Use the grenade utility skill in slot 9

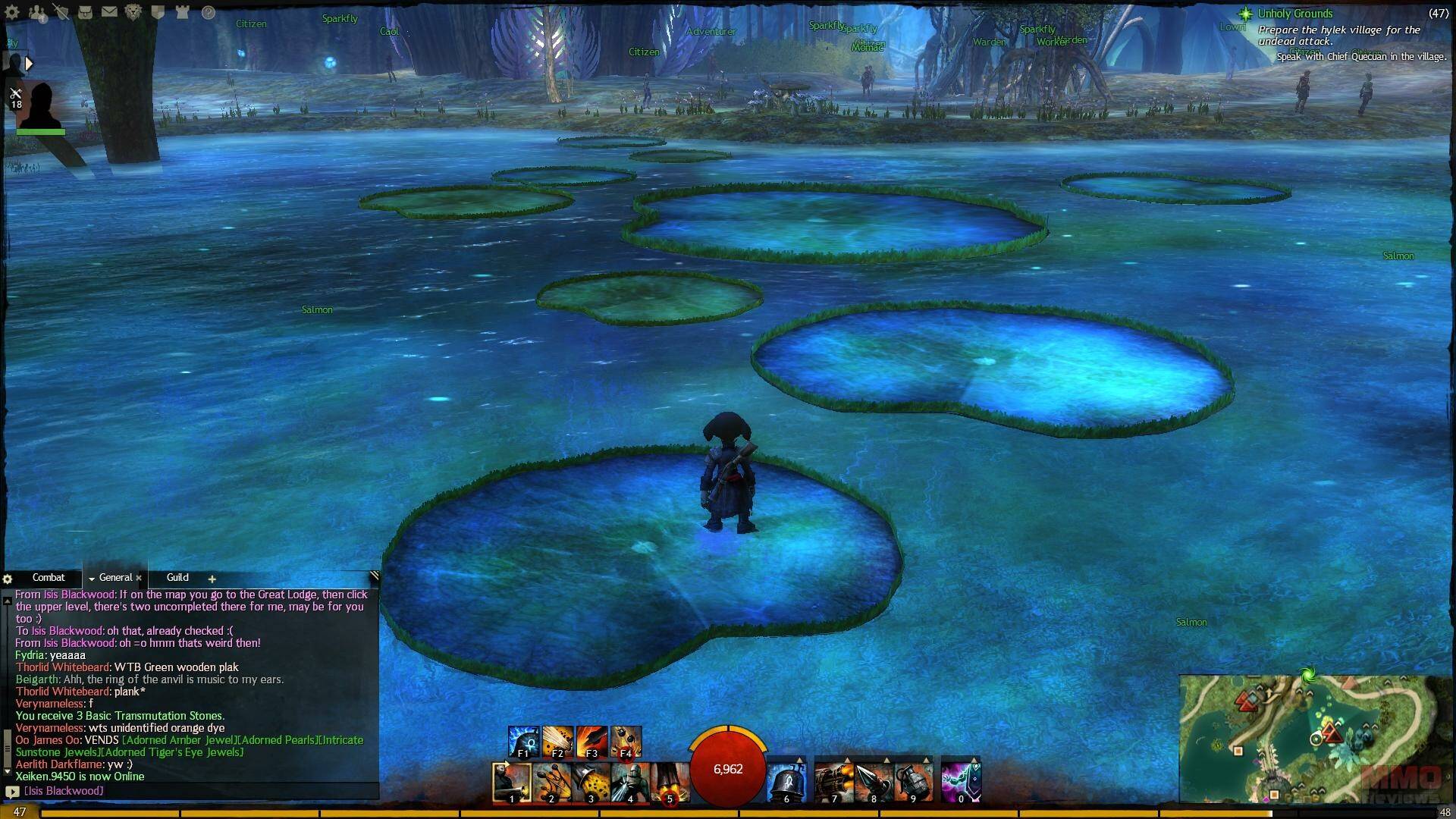(x=913, y=783)
